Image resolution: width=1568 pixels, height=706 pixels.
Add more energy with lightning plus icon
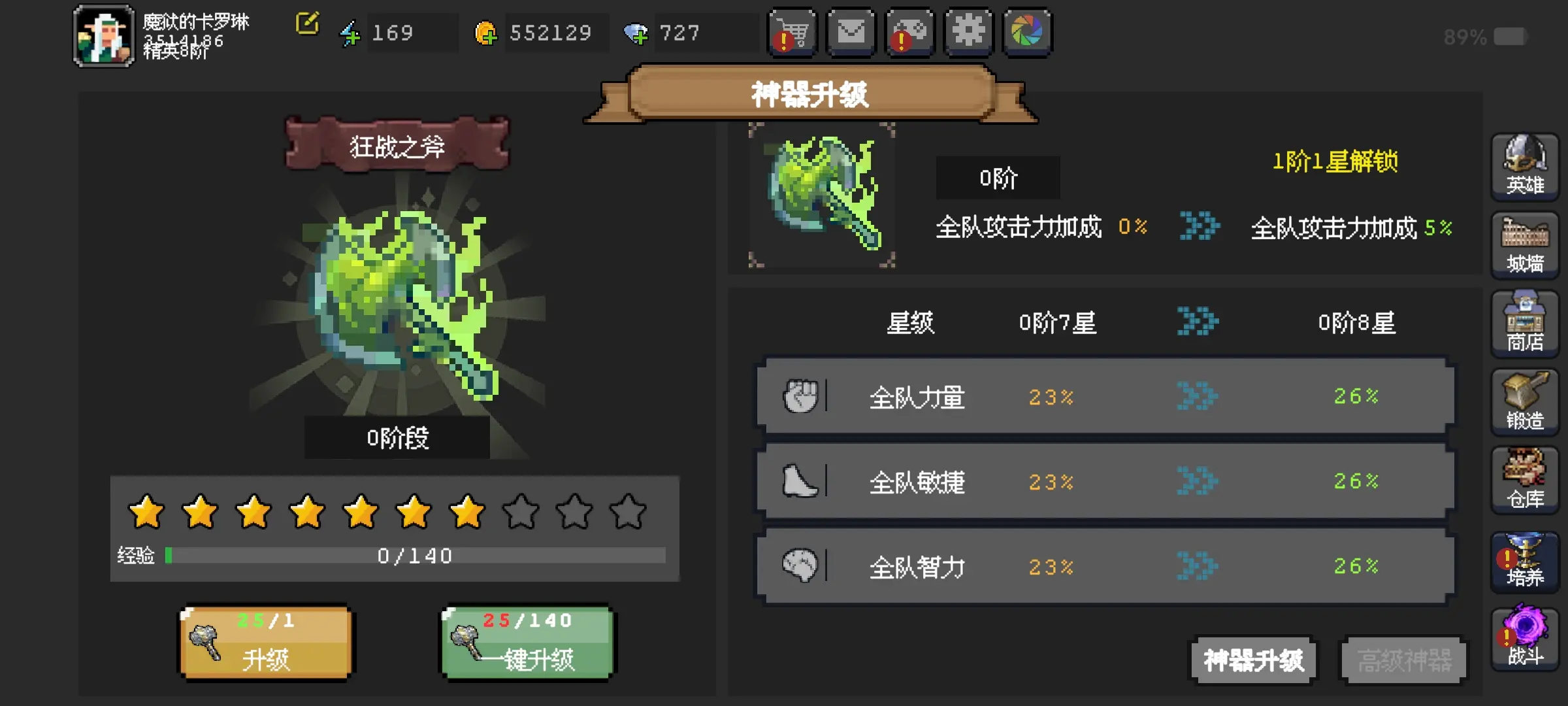350,33
